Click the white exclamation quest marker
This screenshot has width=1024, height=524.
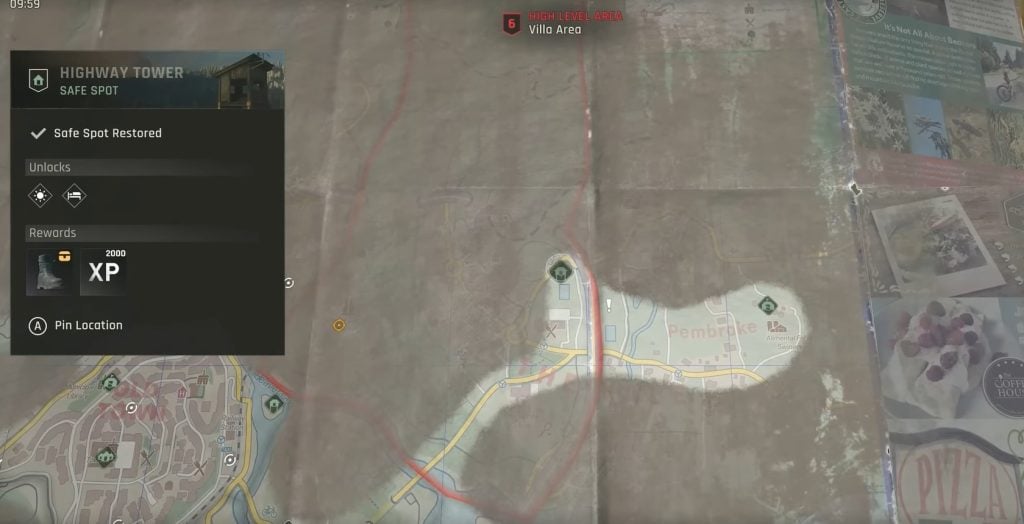click(608, 305)
